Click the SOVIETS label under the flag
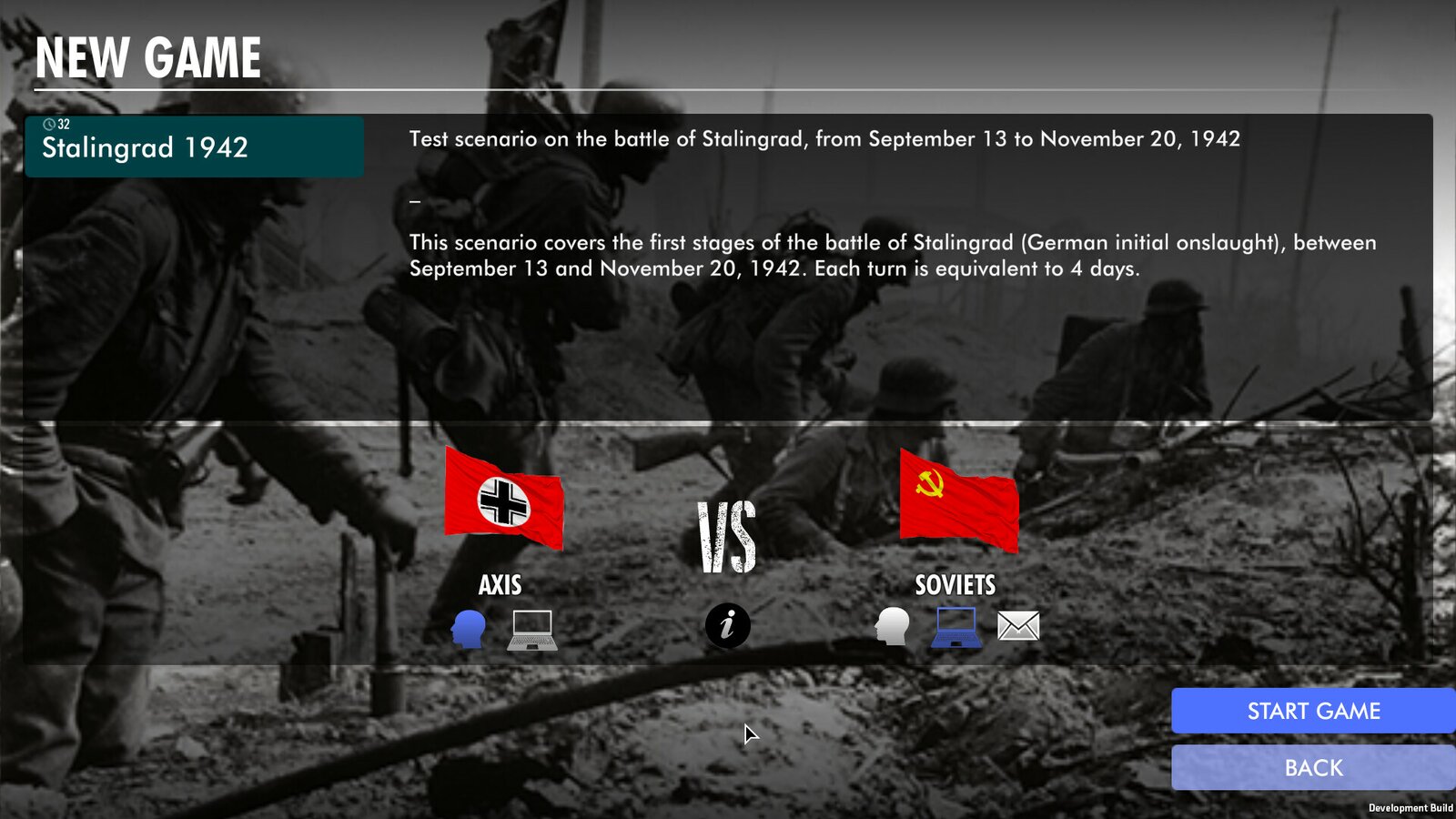The width and height of the screenshot is (1456, 819). point(955,586)
